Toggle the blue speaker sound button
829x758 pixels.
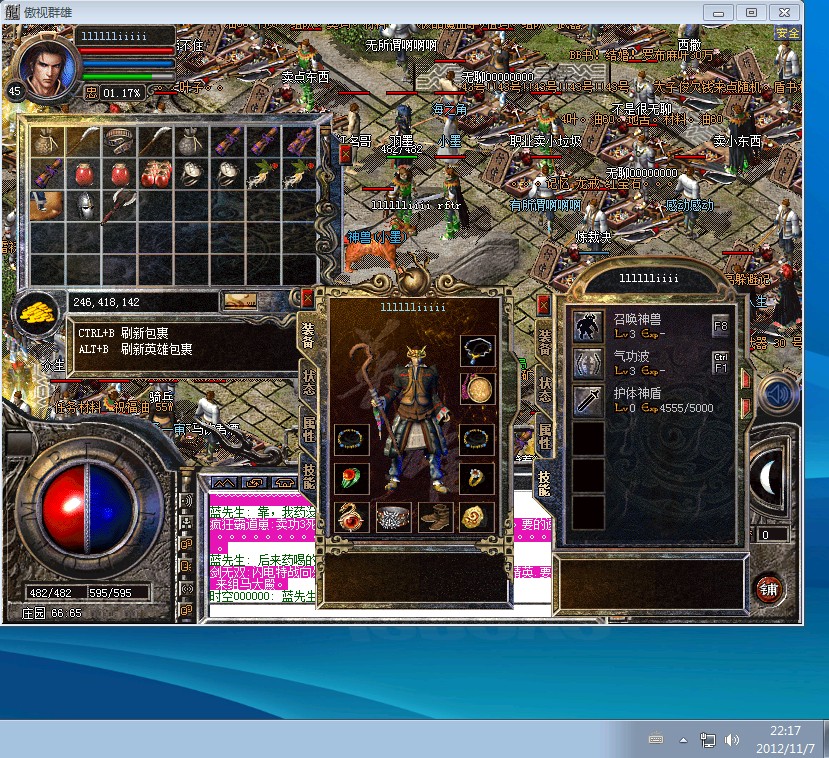pos(777,394)
